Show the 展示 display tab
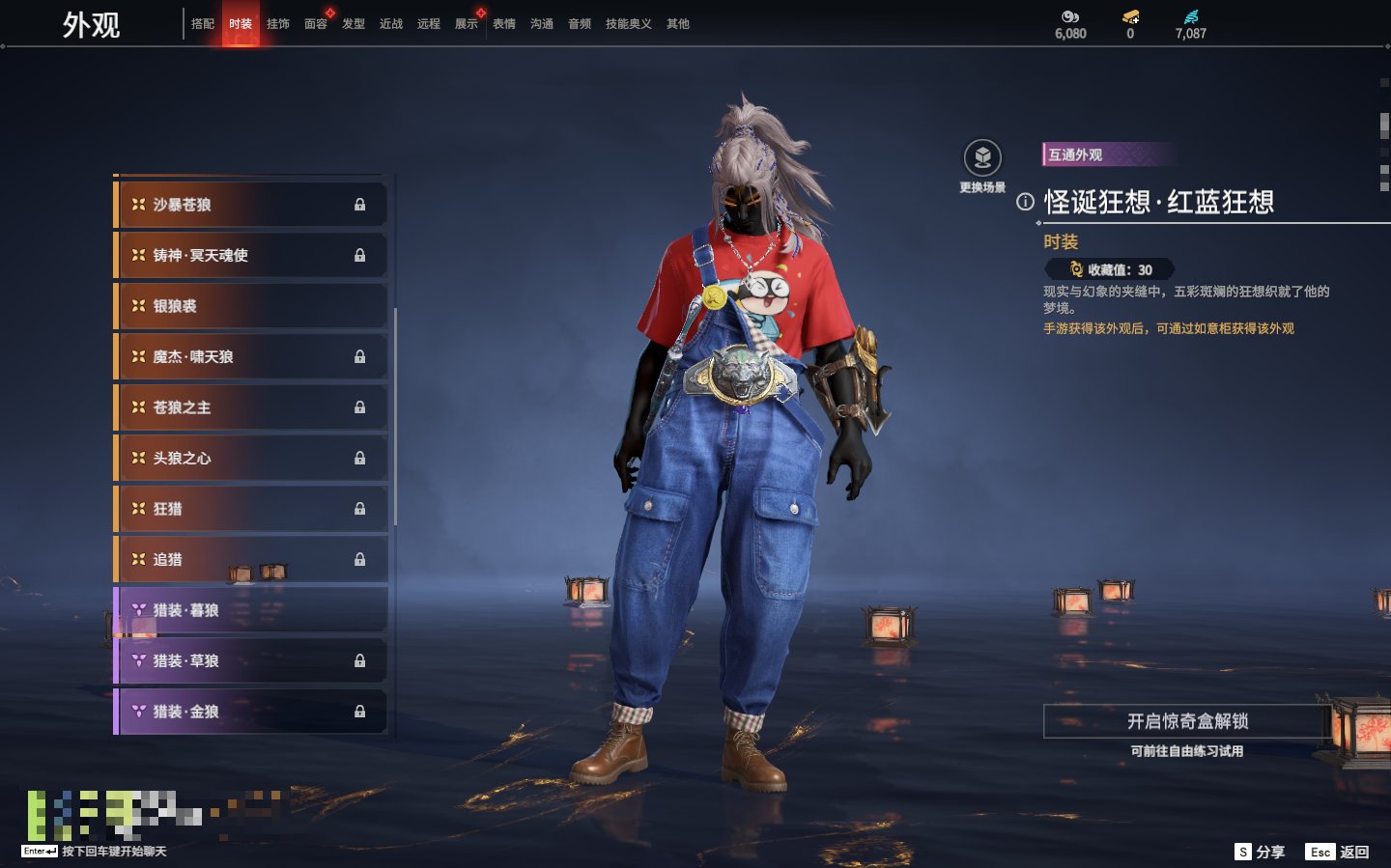The height and width of the screenshot is (868, 1391). [x=467, y=24]
